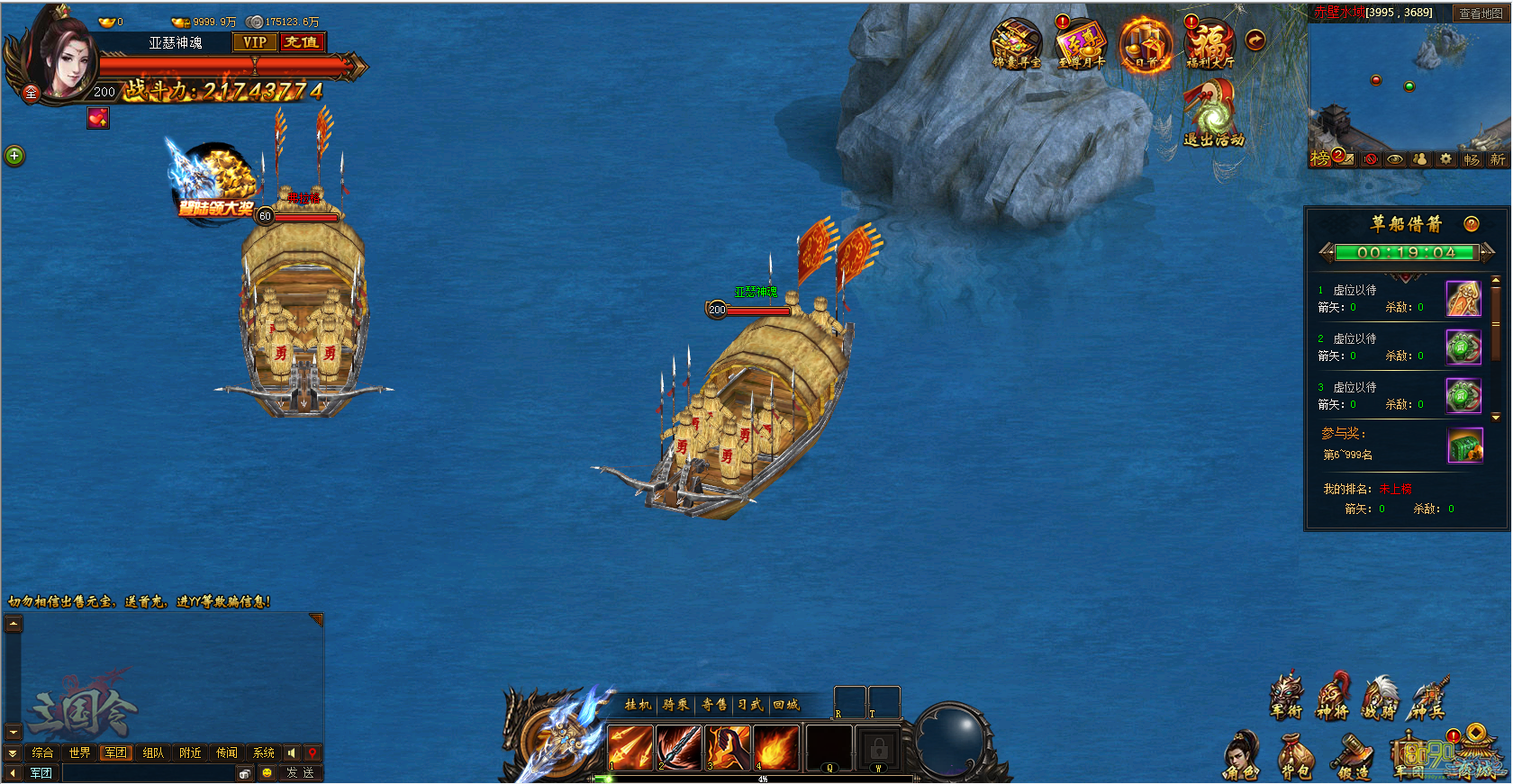Open the 锻造 forging menu

coord(1353,756)
